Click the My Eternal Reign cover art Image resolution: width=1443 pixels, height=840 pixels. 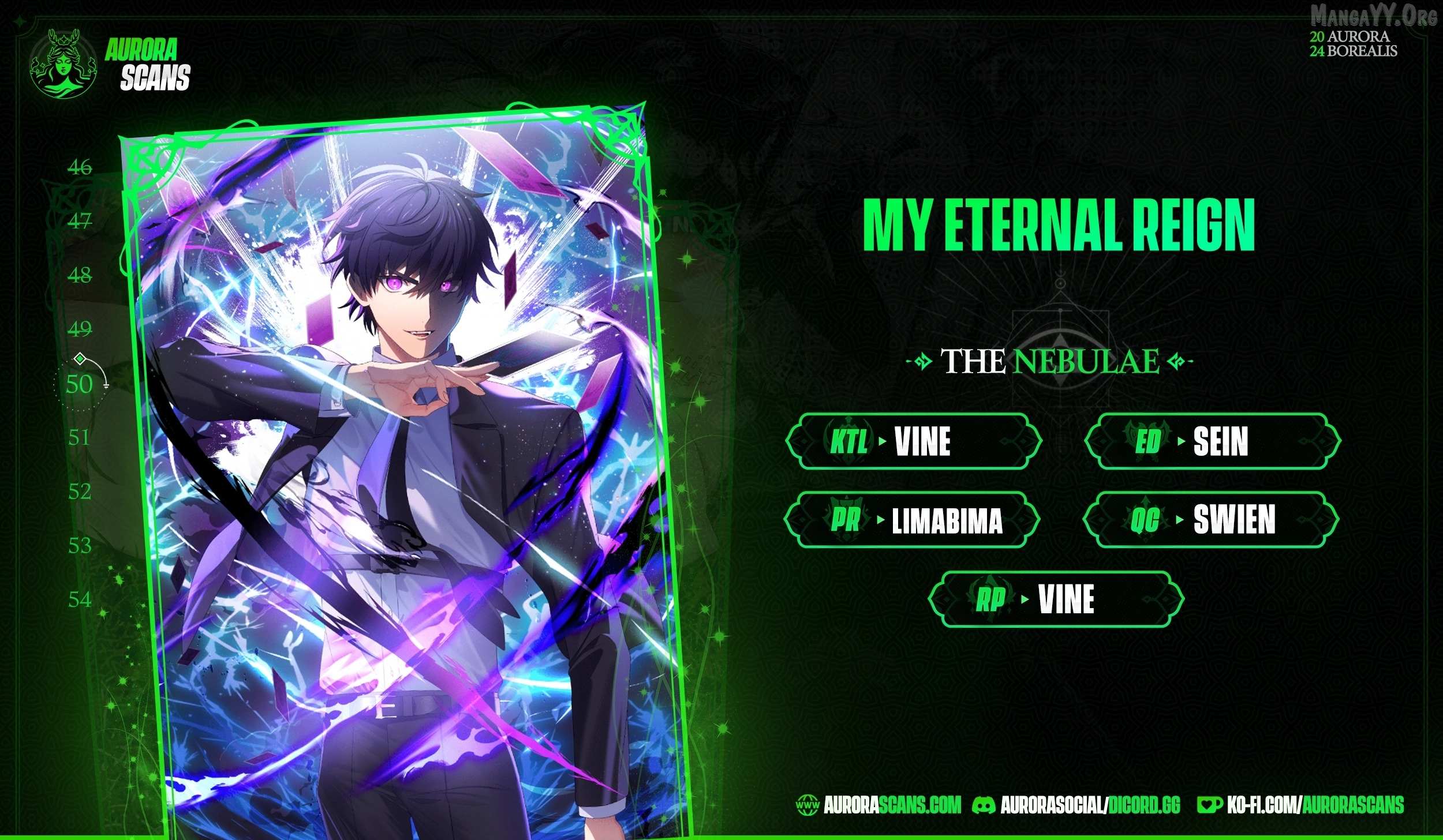(x=398, y=462)
